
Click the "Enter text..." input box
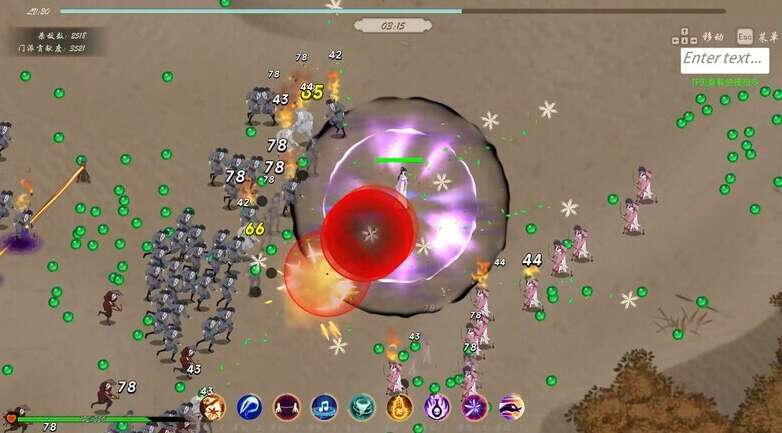click(725, 60)
